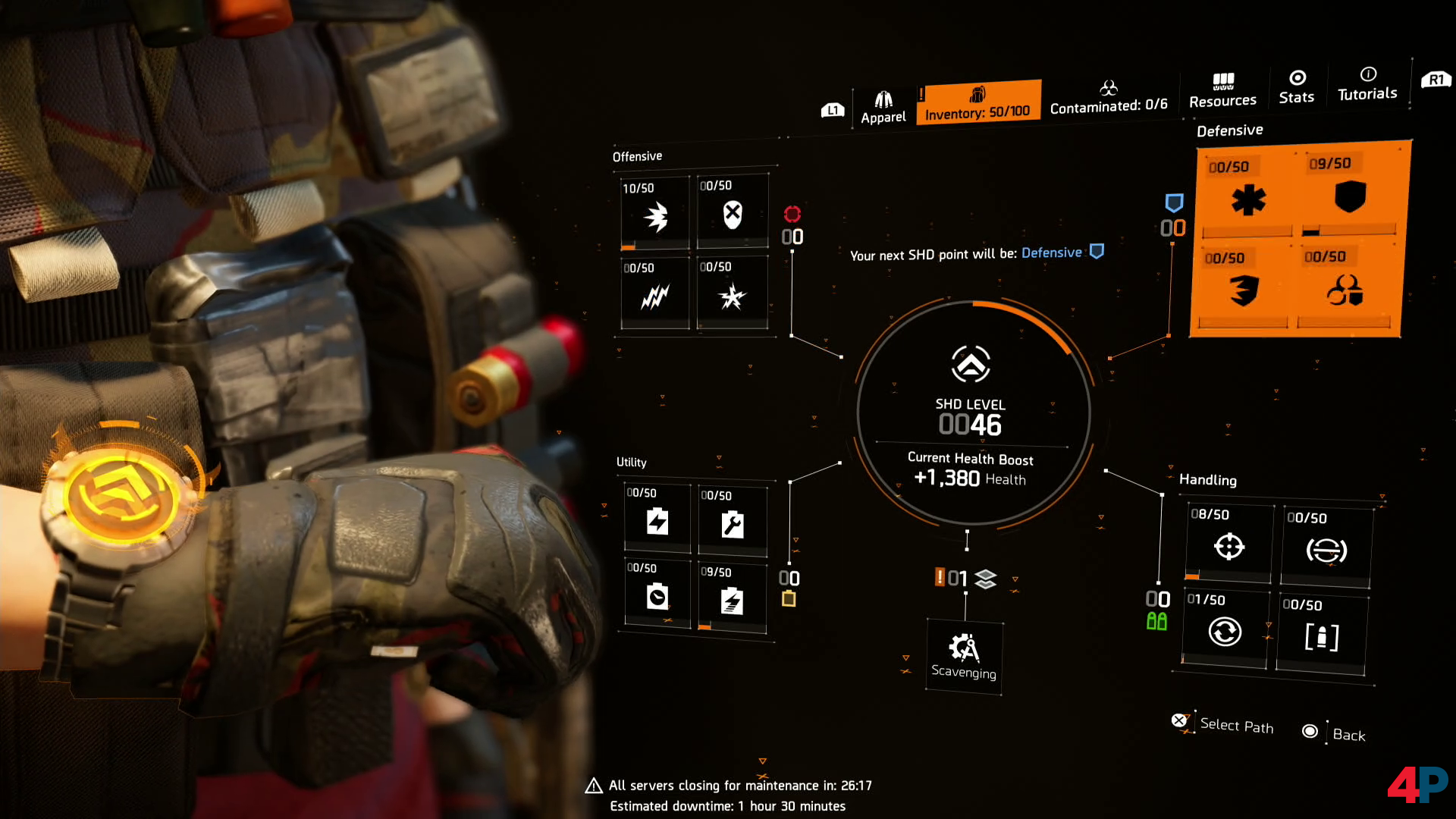1456x819 pixels.
Task: Select the Offensive skull crossed-out icon slot
Action: pyautogui.click(x=732, y=213)
